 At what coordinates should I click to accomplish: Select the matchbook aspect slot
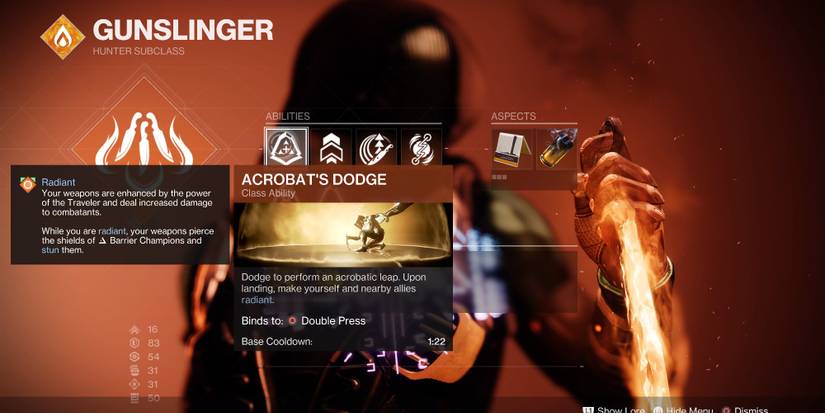(511, 148)
